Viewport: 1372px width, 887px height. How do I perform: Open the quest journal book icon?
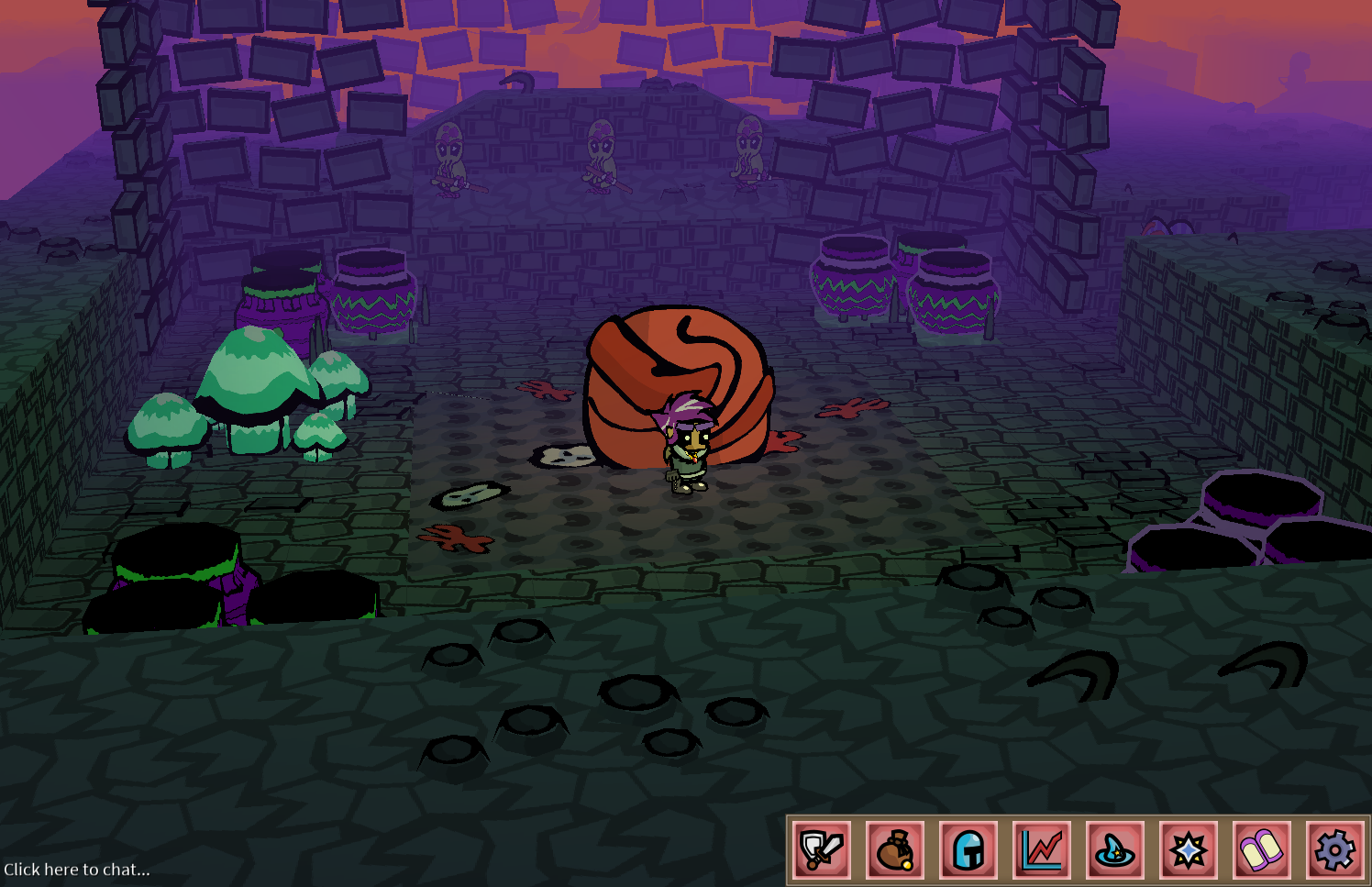(1262, 848)
